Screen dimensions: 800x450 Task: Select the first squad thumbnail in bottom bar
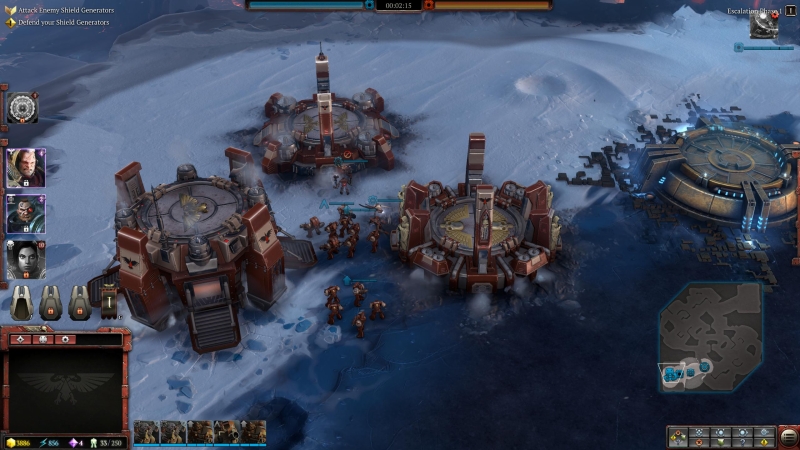146,432
